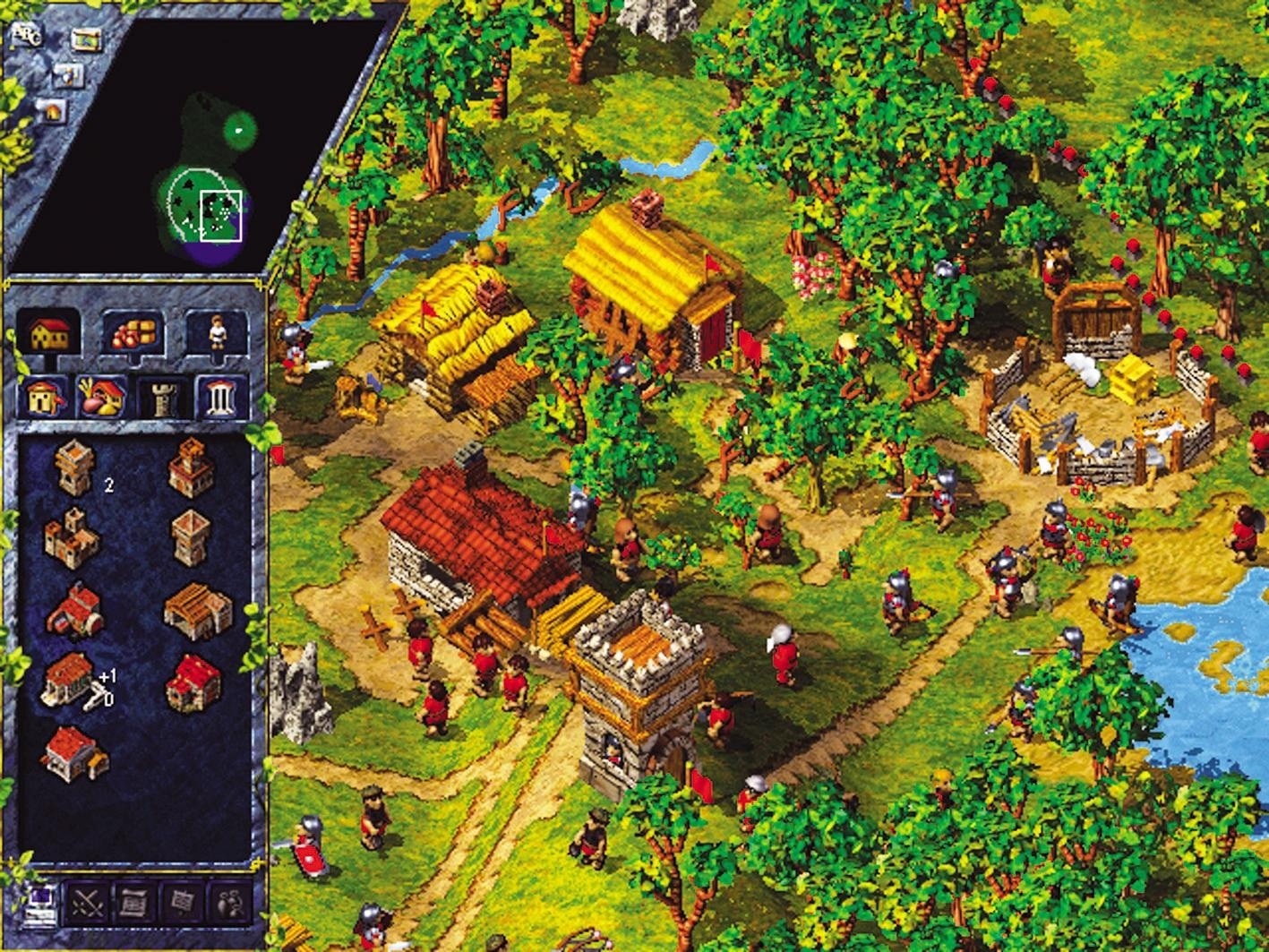Select the military buildings tower category
Viewport: 1269px width, 952px height.
pyautogui.click(x=163, y=397)
